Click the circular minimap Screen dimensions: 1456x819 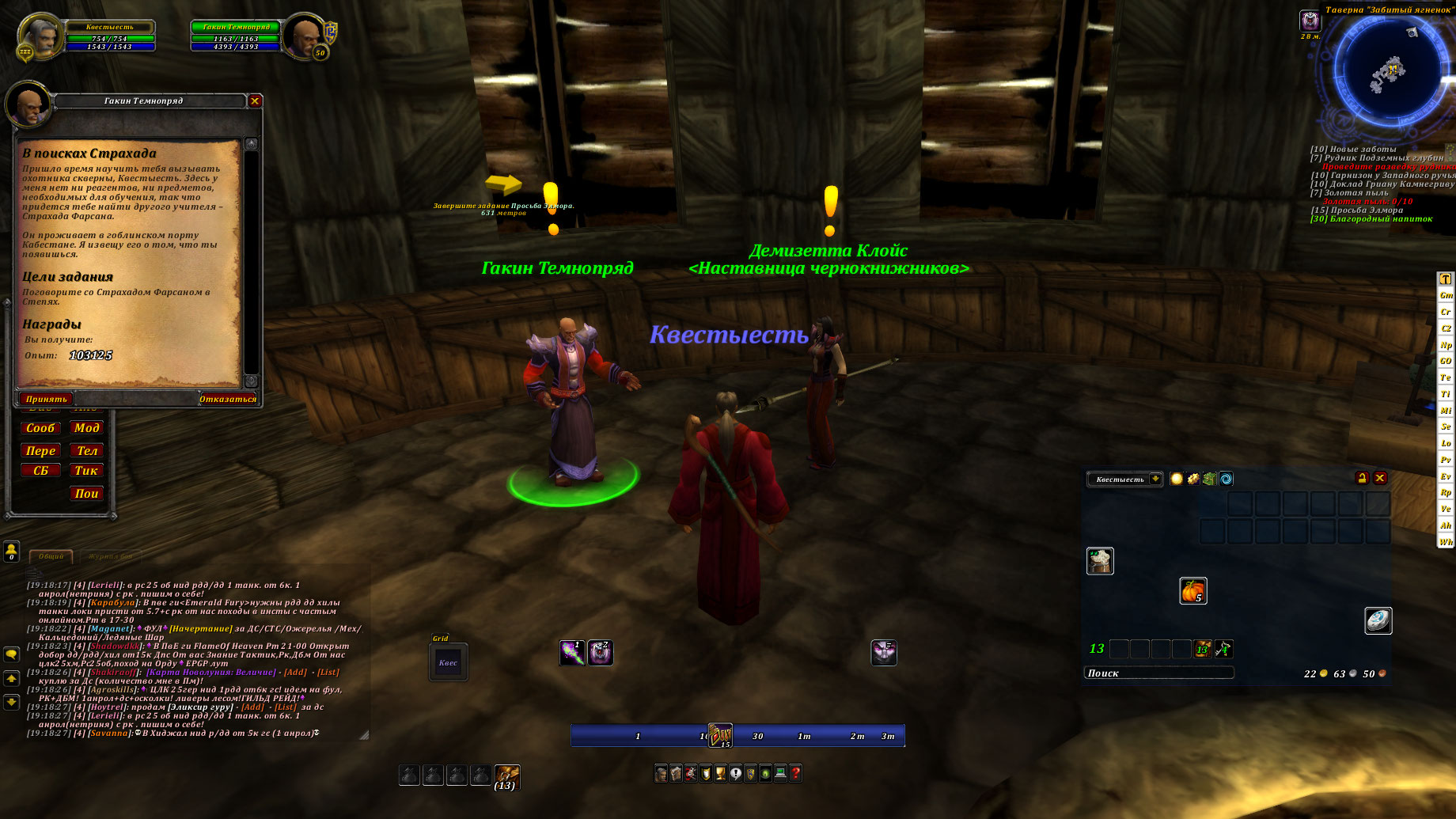[x=1387, y=73]
